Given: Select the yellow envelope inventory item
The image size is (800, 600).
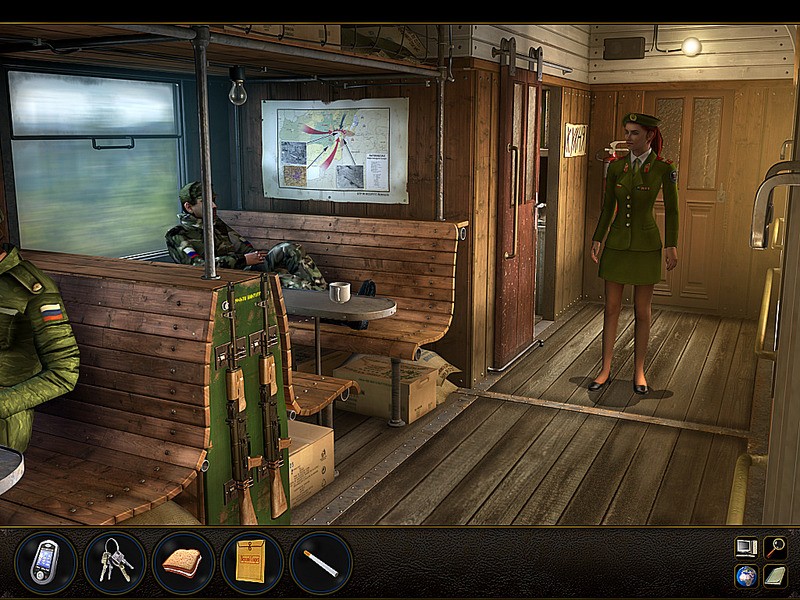Looking at the screenshot, I should (252, 562).
